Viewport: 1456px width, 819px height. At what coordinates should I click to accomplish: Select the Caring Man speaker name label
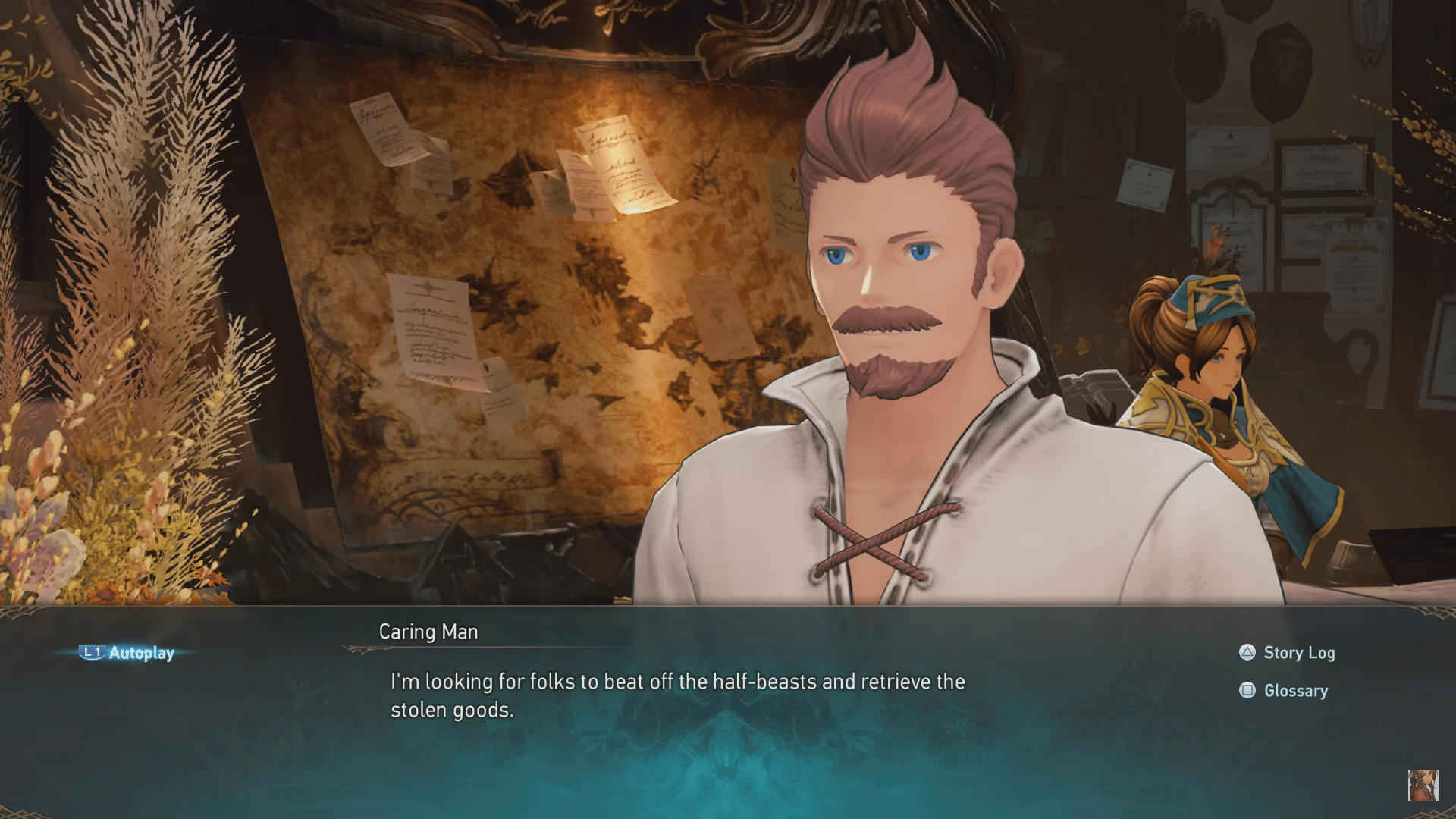tap(428, 632)
